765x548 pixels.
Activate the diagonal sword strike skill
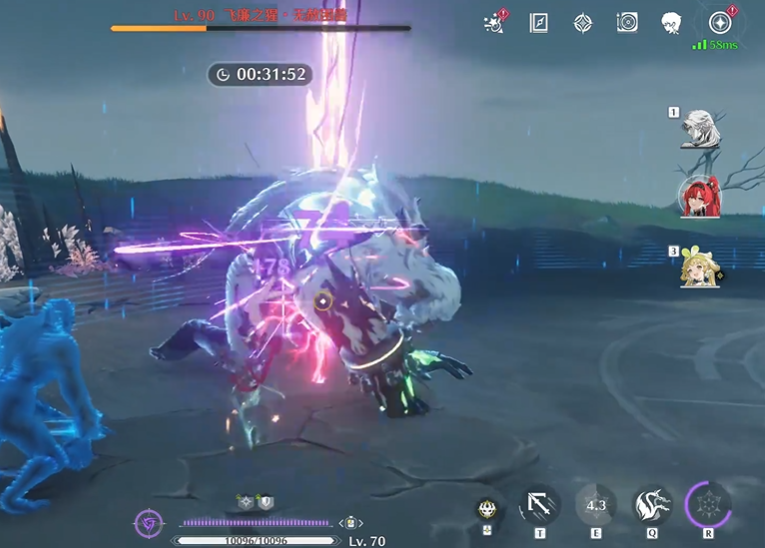tap(540, 505)
